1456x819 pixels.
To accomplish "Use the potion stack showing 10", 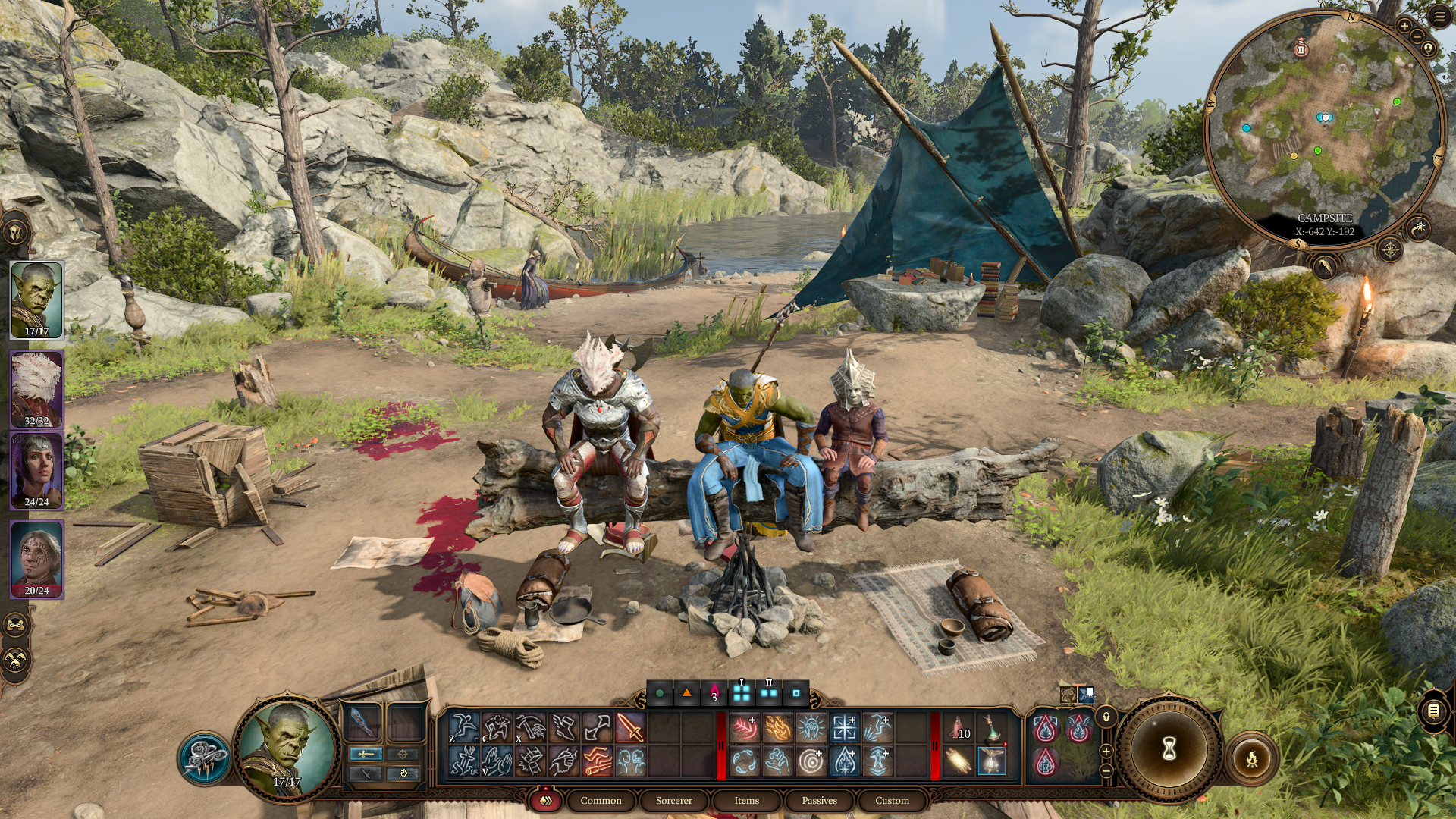I will pyautogui.click(x=959, y=728).
